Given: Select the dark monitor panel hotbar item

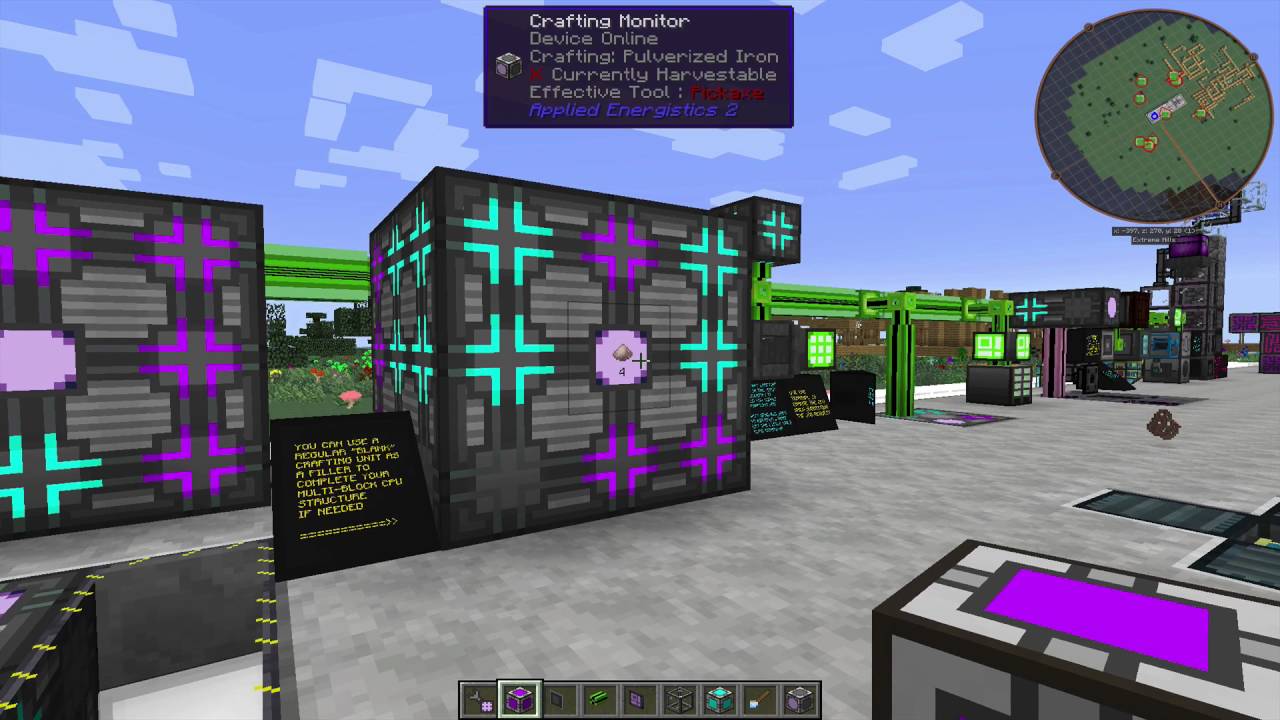Looking at the screenshot, I should [557, 698].
